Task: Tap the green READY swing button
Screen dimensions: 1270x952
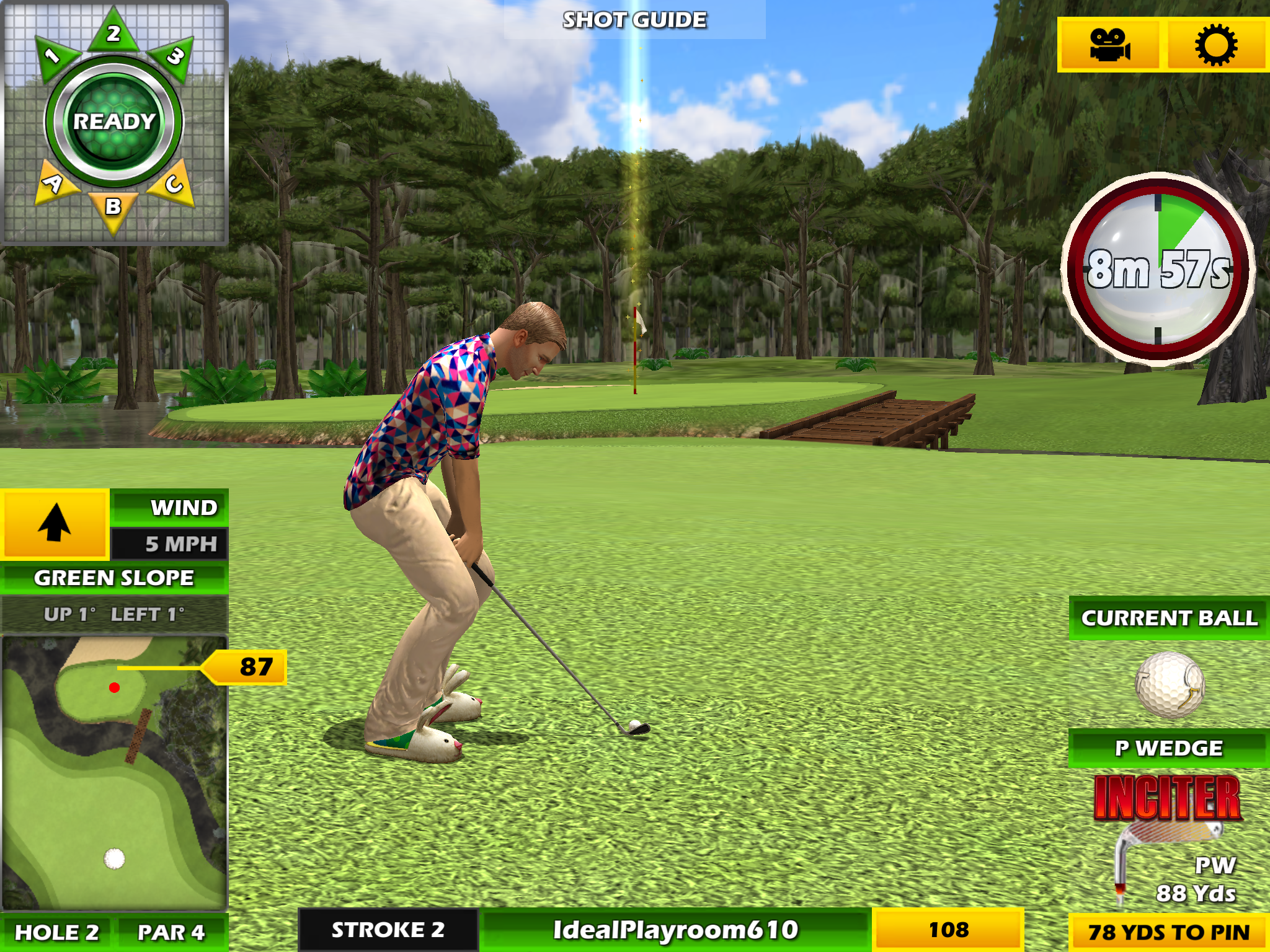Action: [114, 121]
